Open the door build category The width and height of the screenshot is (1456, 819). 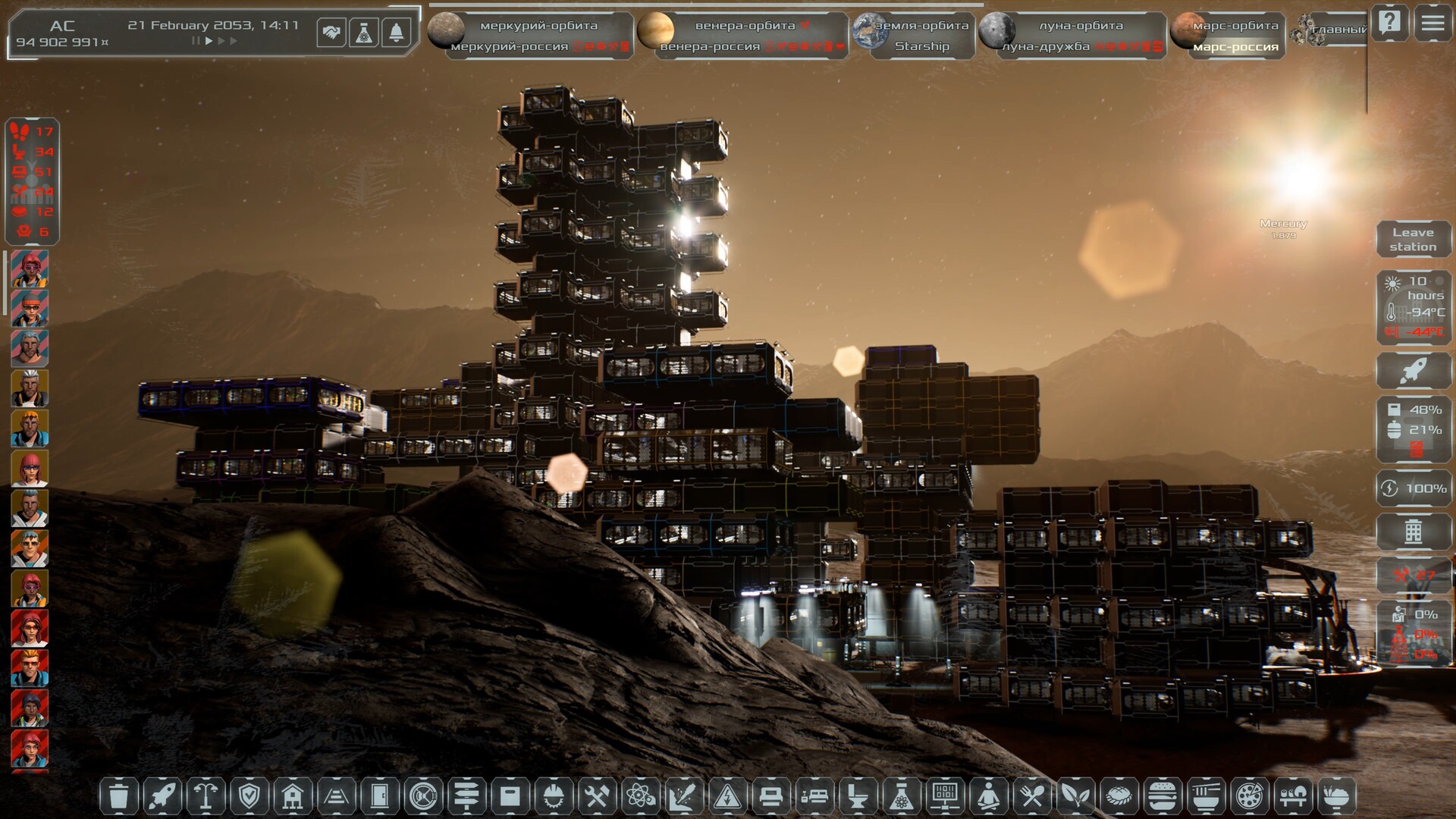(380, 796)
